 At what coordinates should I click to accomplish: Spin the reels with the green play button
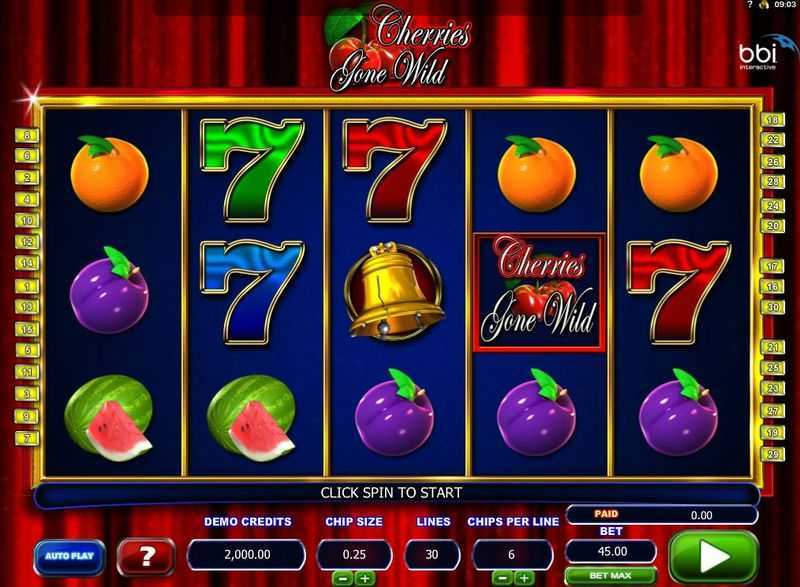click(714, 556)
